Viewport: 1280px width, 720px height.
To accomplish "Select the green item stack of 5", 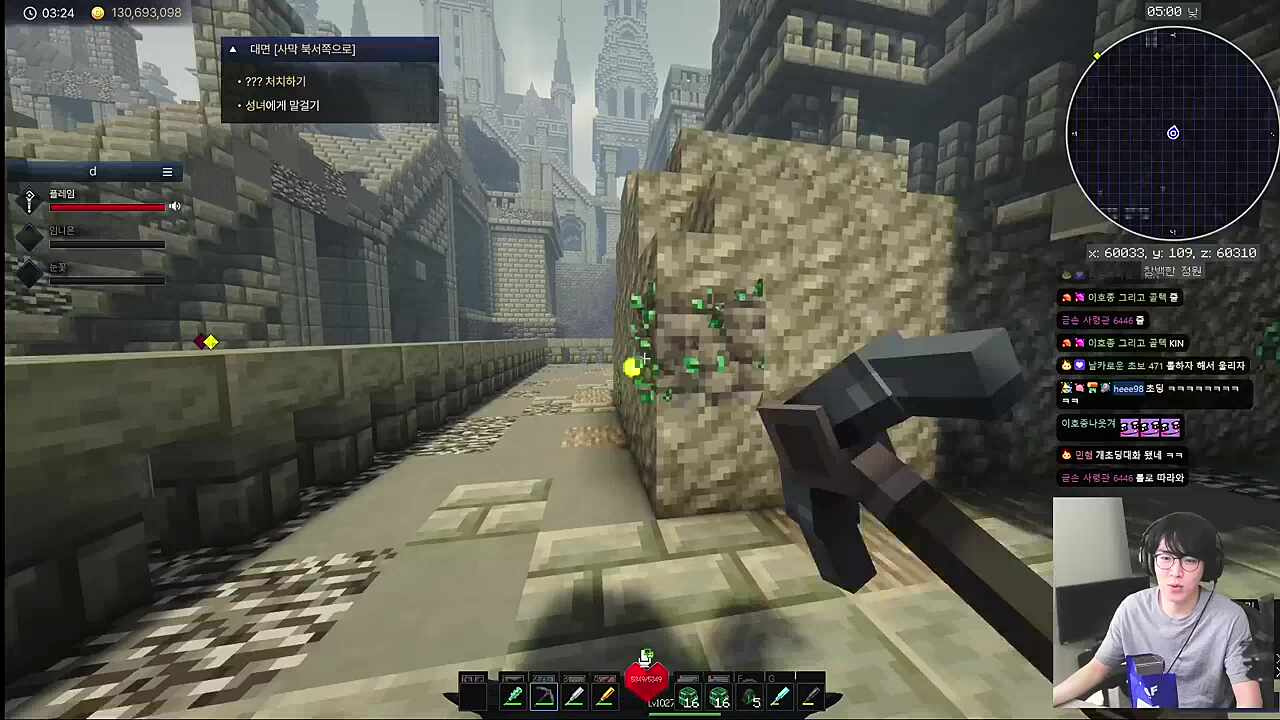I will pyautogui.click(x=750, y=697).
